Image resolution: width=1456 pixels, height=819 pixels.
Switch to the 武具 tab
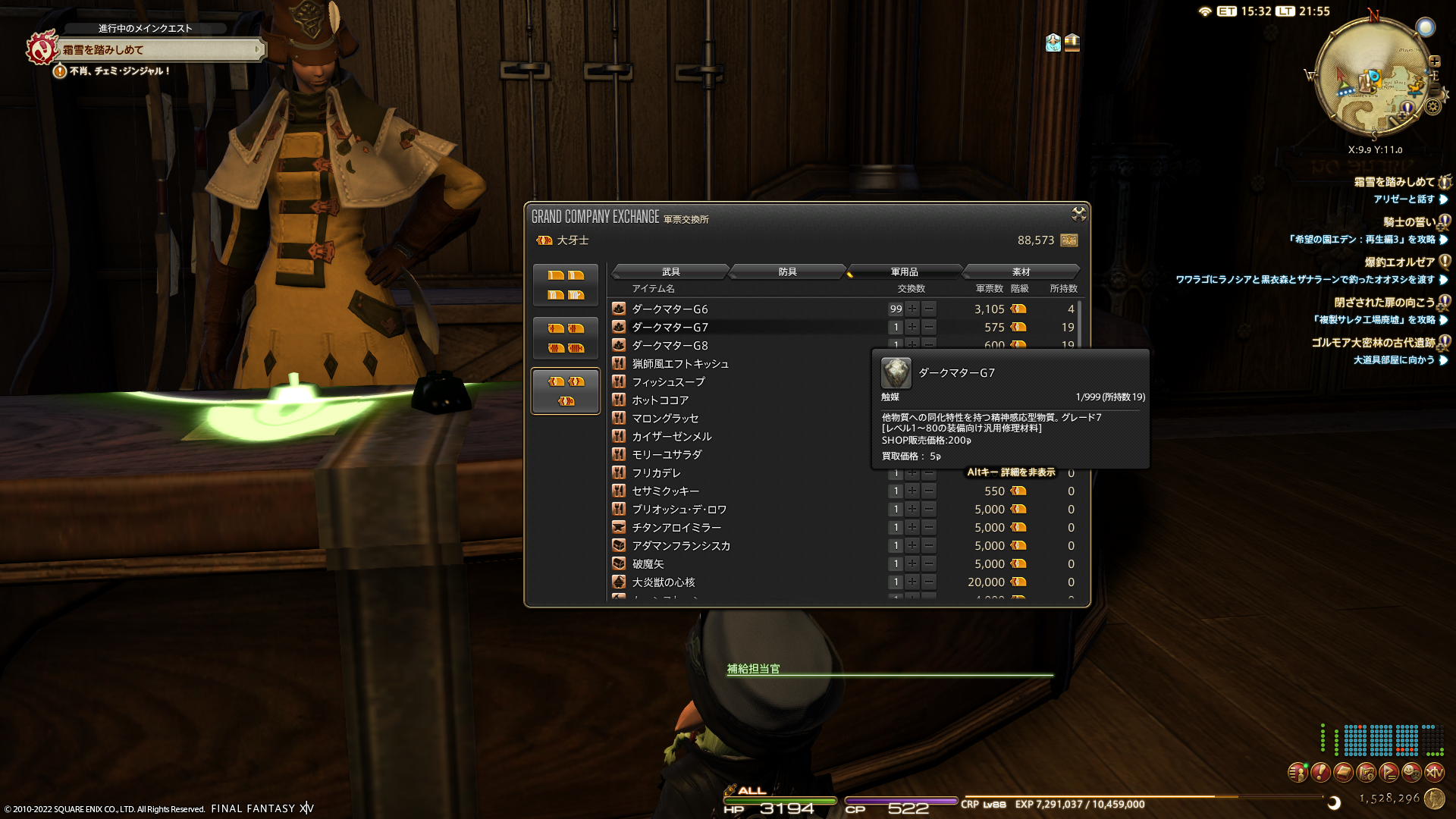(x=670, y=271)
